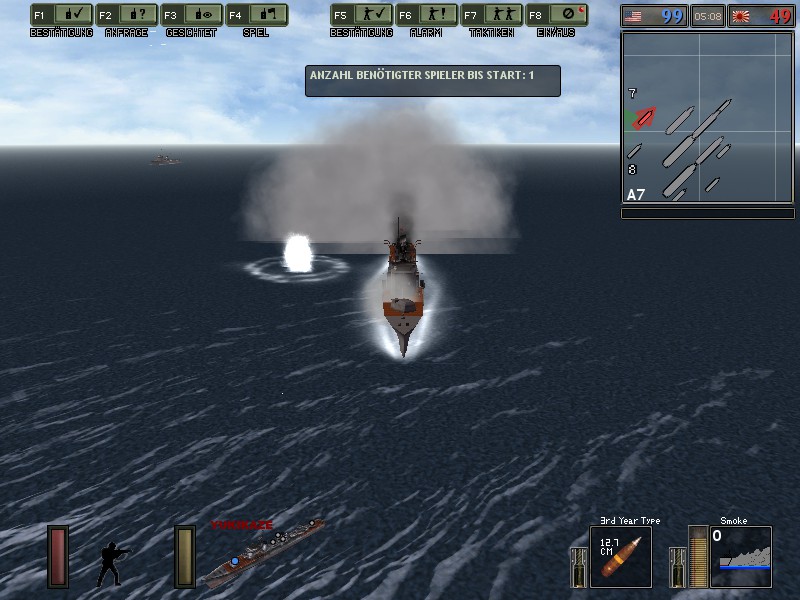Image resolution: width=800 pixels, height=600 pixels.
Task: Trigger the F6 Alarm radio command
Action: point(426,16)
